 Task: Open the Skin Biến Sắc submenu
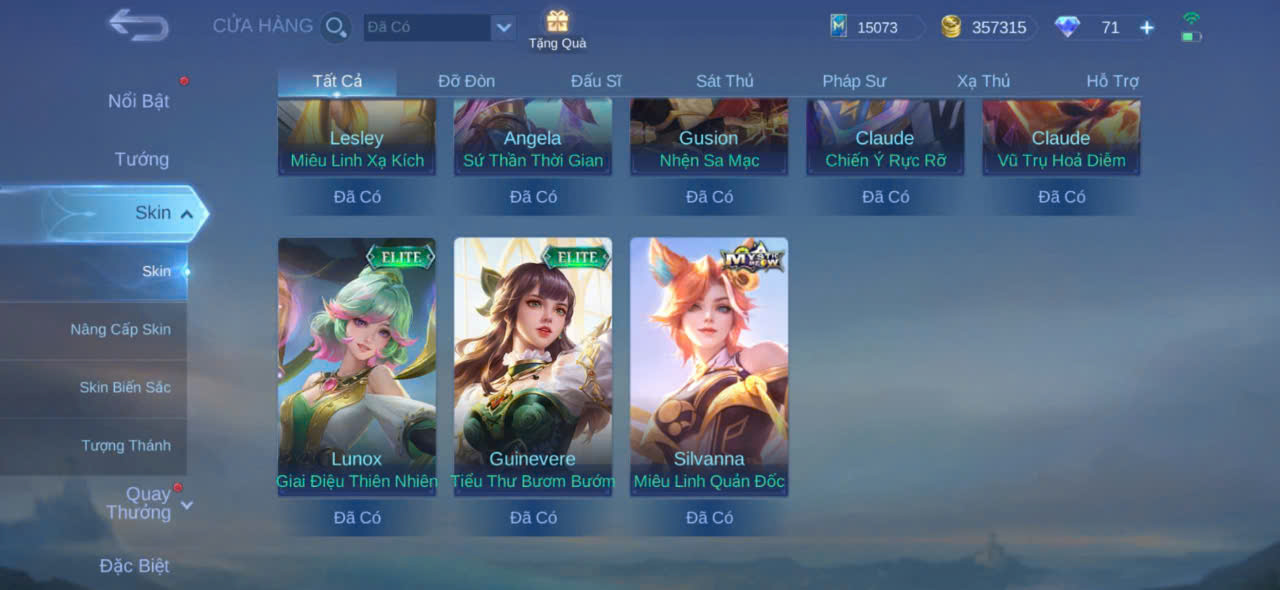pos(125,387)
